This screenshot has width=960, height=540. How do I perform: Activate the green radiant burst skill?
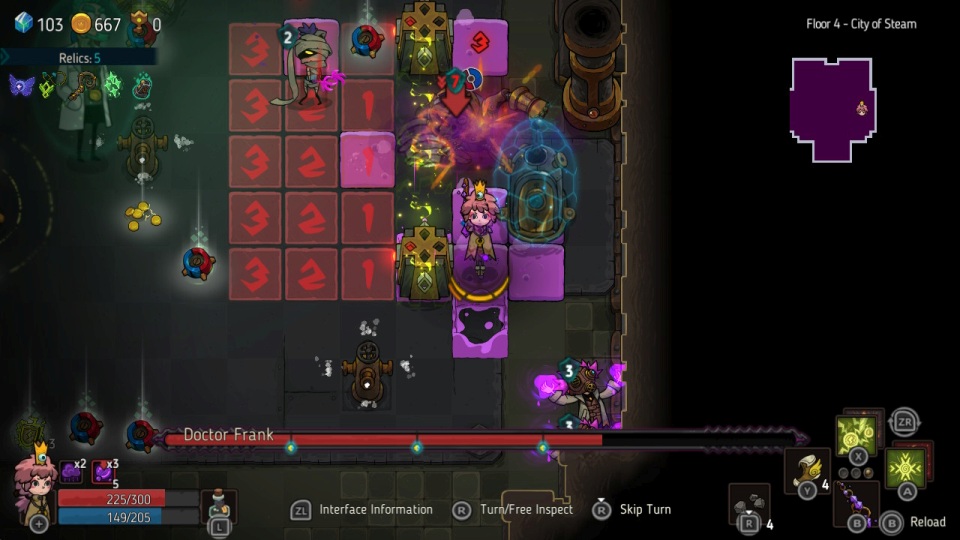904,468
